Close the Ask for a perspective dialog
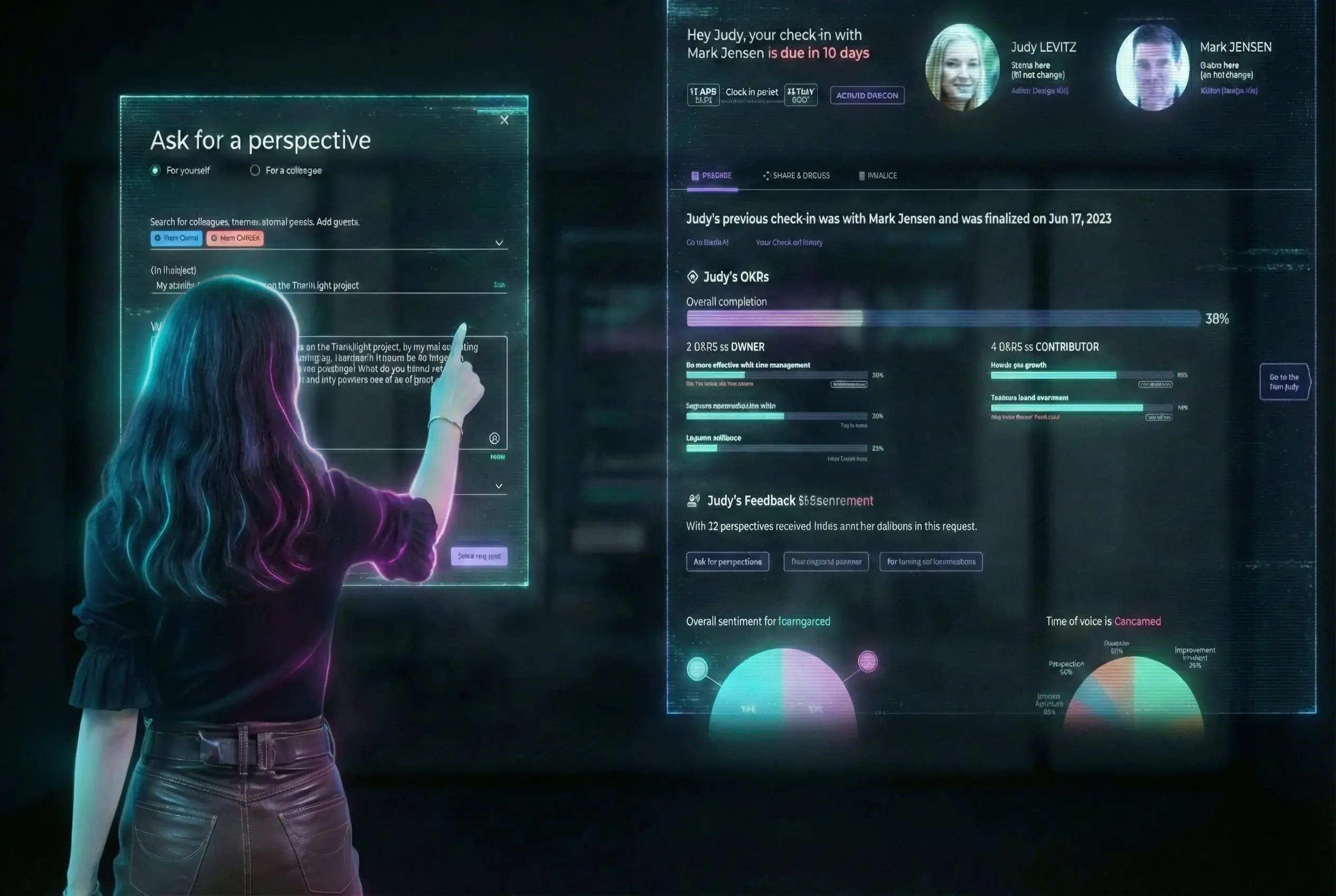The height and width of the screenshot is (896, 1336). 504,120
